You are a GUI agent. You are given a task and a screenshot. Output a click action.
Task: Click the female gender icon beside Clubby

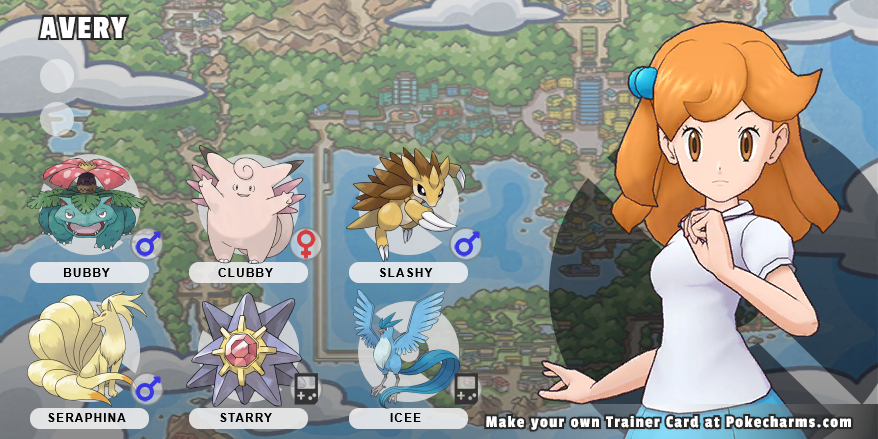pyautogui.click(x=306, y=243)
